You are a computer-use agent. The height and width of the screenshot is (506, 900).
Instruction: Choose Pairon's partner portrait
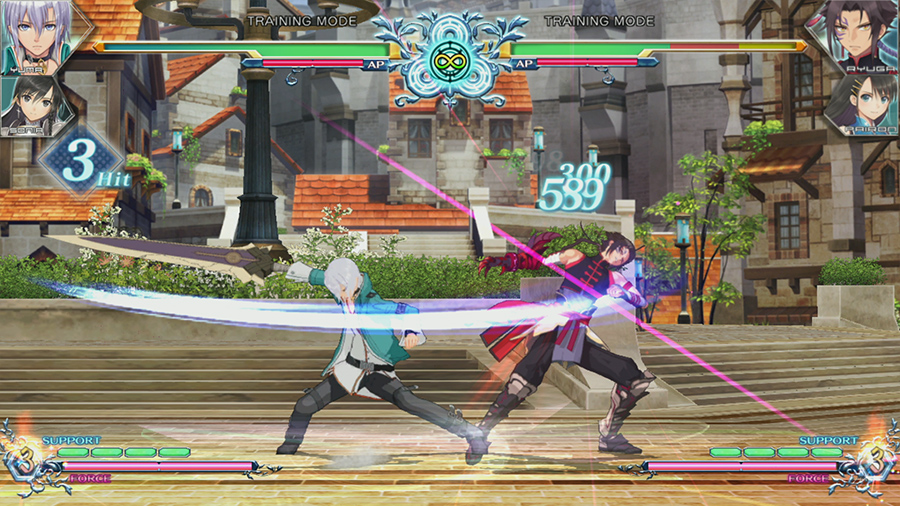point(860,105)
